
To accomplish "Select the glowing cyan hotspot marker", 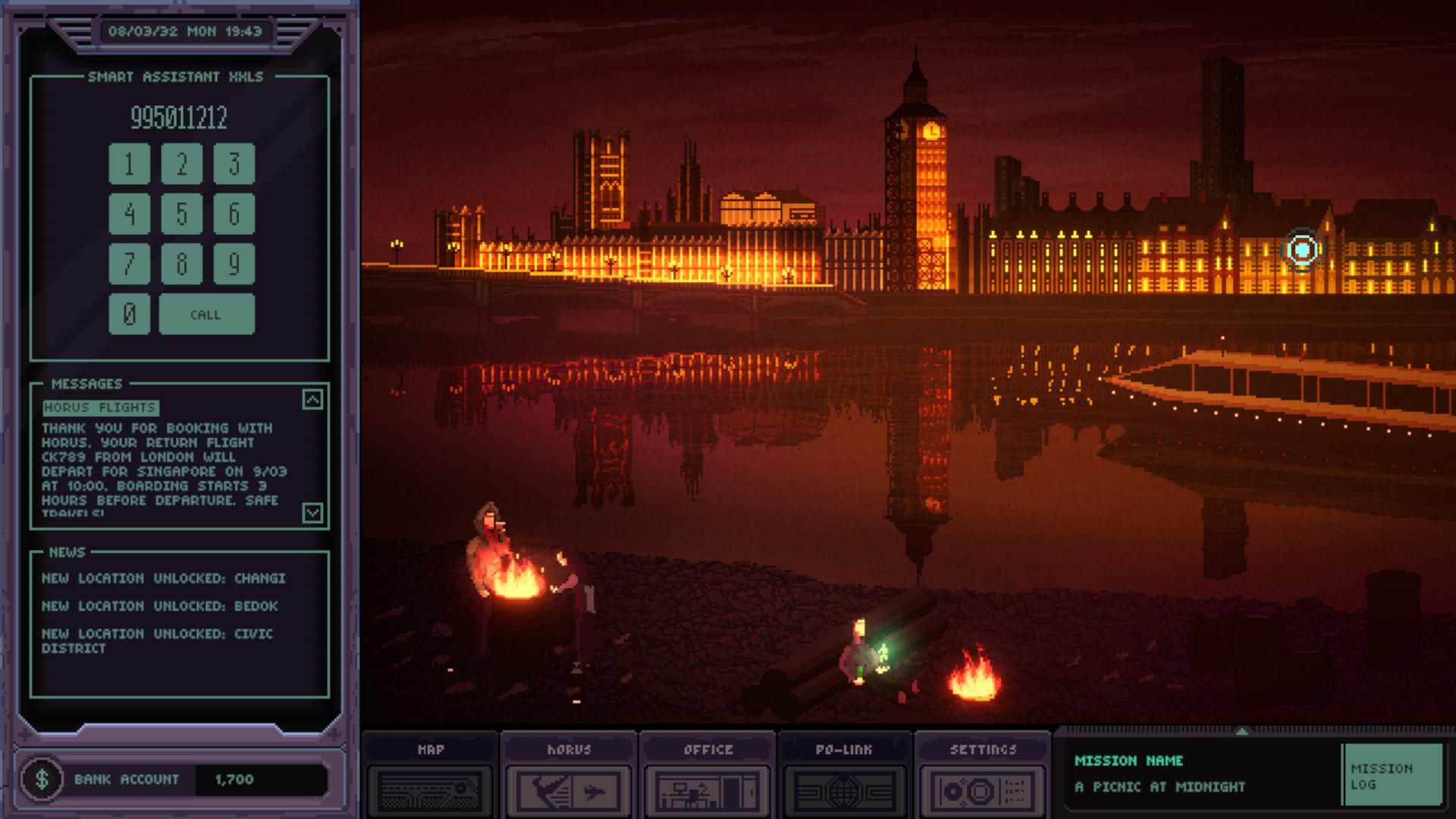I will pyautogui.click(x=1302, y=249).
